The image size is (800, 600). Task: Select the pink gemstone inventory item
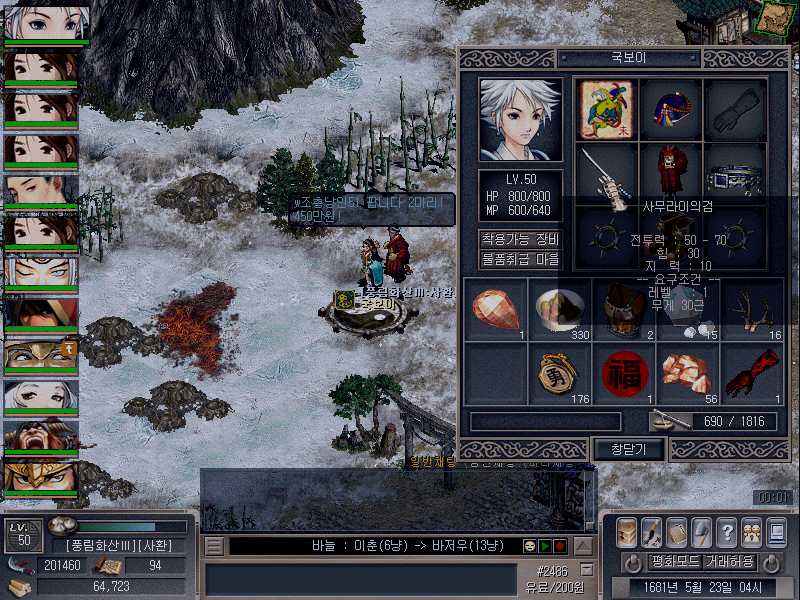pyautogui.click(x=496, y=309)
